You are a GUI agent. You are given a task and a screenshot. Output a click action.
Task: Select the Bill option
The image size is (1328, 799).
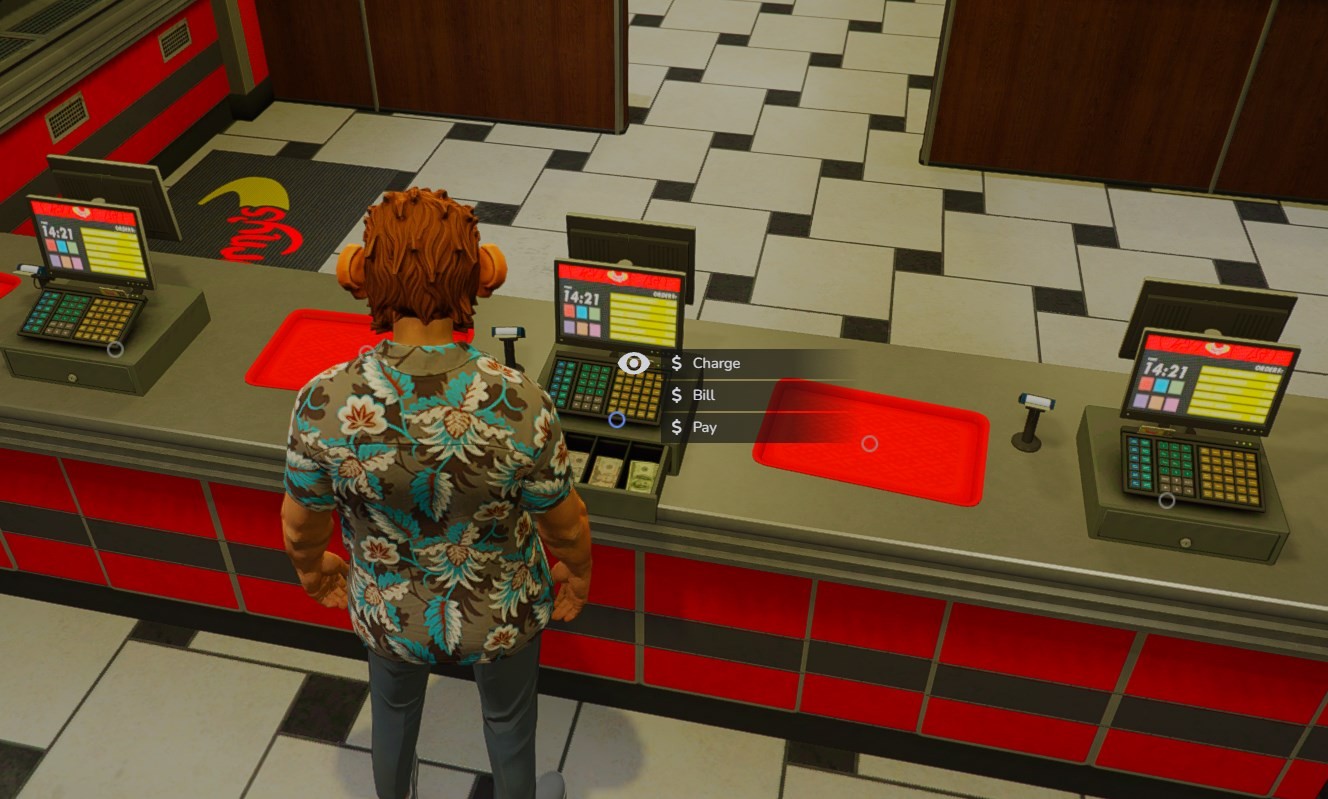704,395
